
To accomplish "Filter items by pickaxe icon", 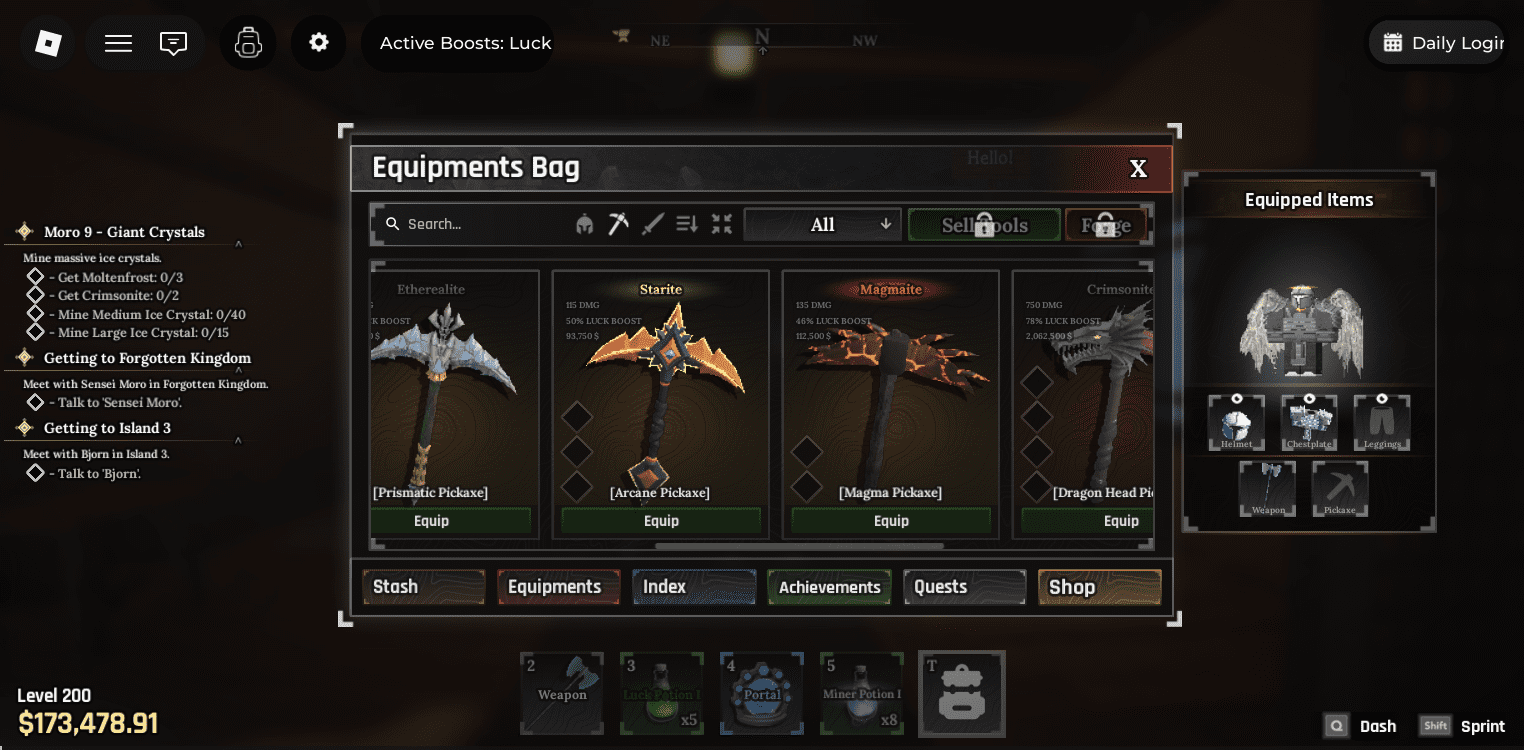I will coord(619,225).
